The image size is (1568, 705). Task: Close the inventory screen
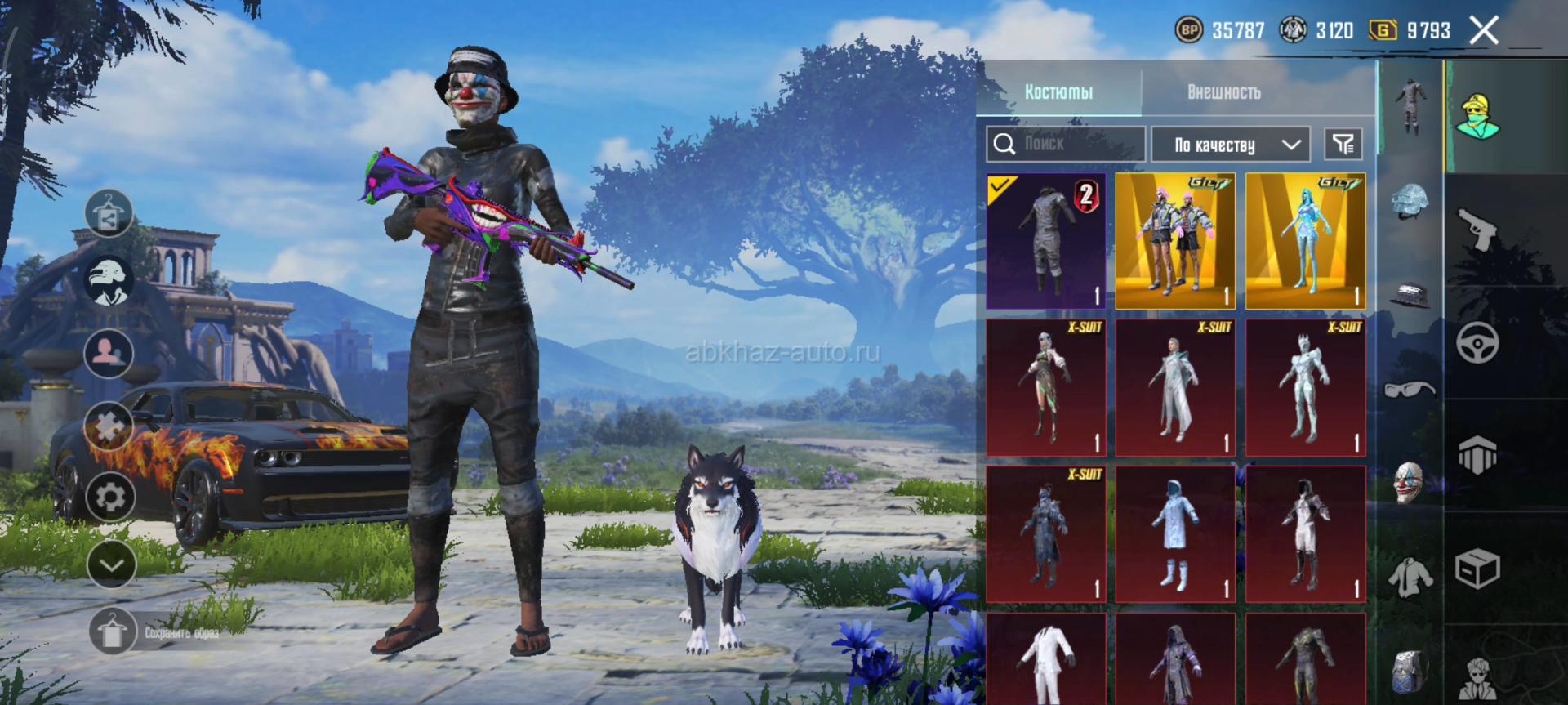pyautogui.click(x=1484, y=31)
